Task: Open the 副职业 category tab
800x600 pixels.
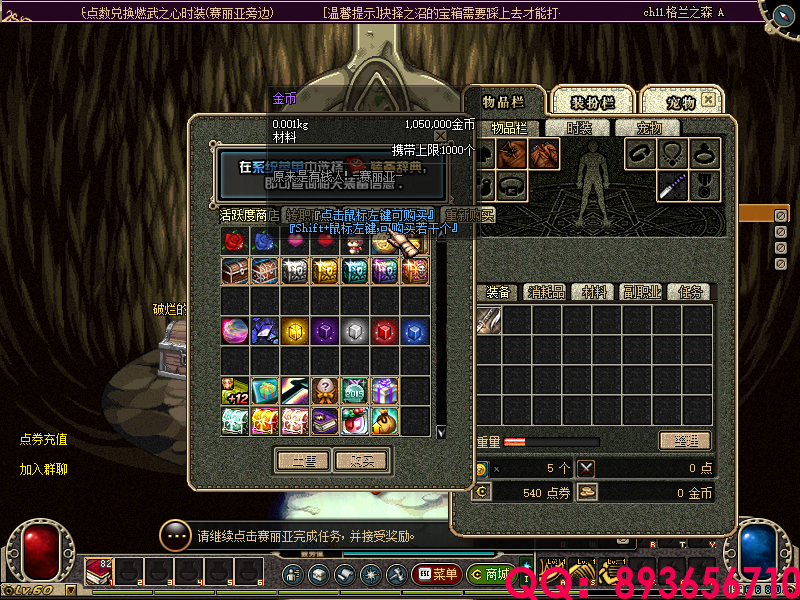Action: coord(642,292)
